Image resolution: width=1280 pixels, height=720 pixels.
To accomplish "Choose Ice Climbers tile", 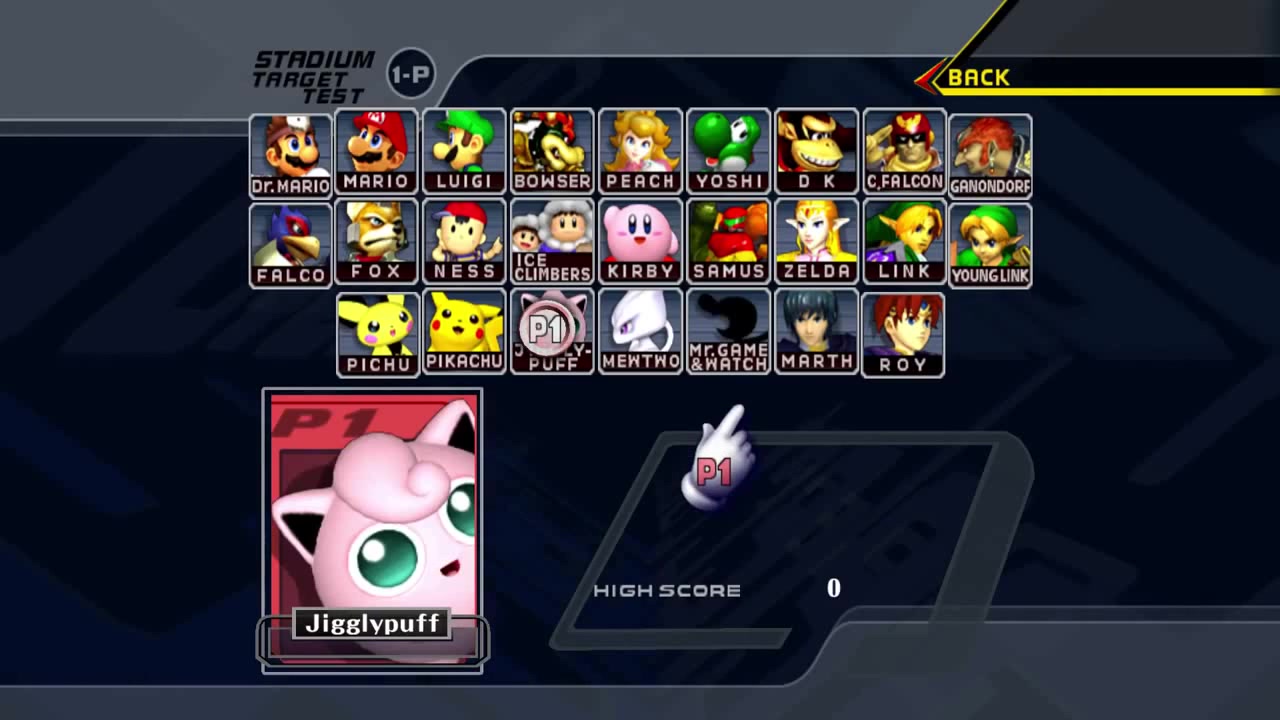I will tap(552, 241).
